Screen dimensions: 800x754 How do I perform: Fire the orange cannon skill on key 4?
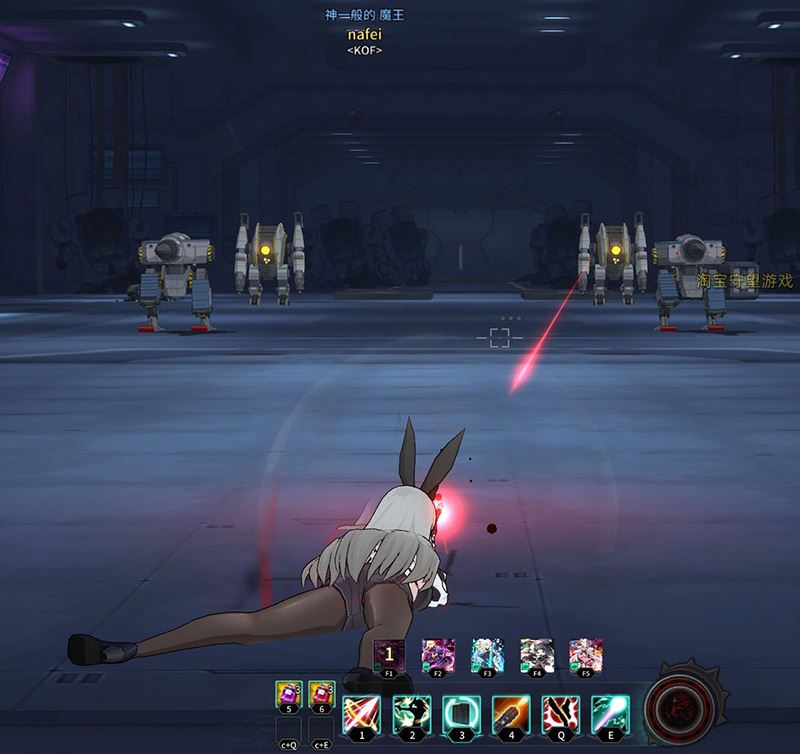(509, 714)
